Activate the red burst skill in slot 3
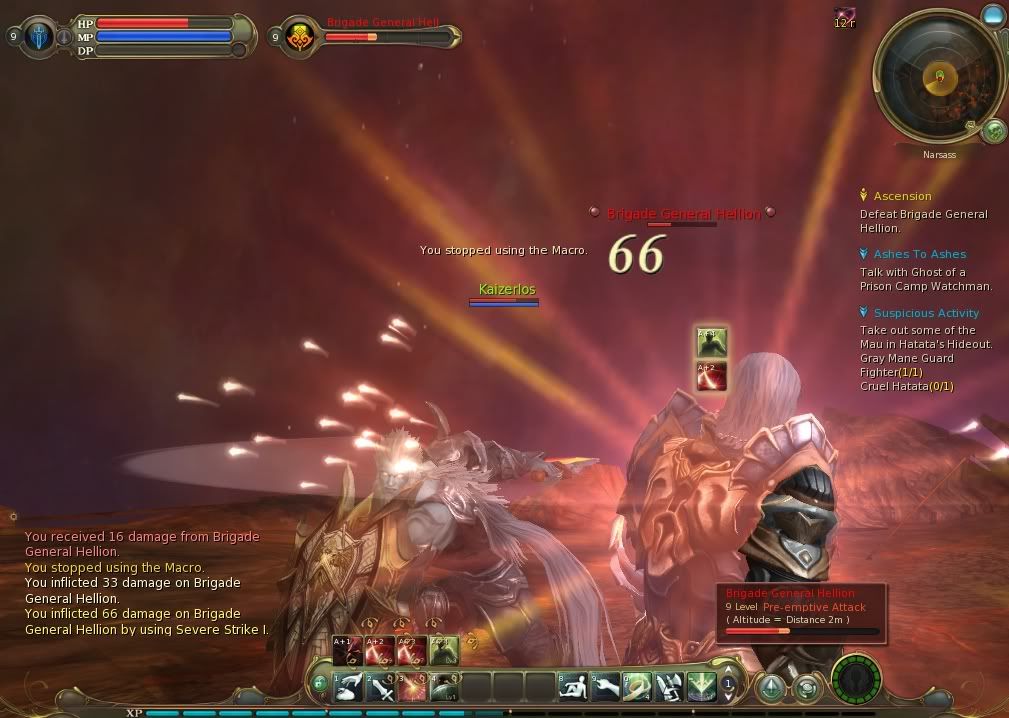This screenshot has width=1009, height=718. pyautogui.click(x=413, y=687)
